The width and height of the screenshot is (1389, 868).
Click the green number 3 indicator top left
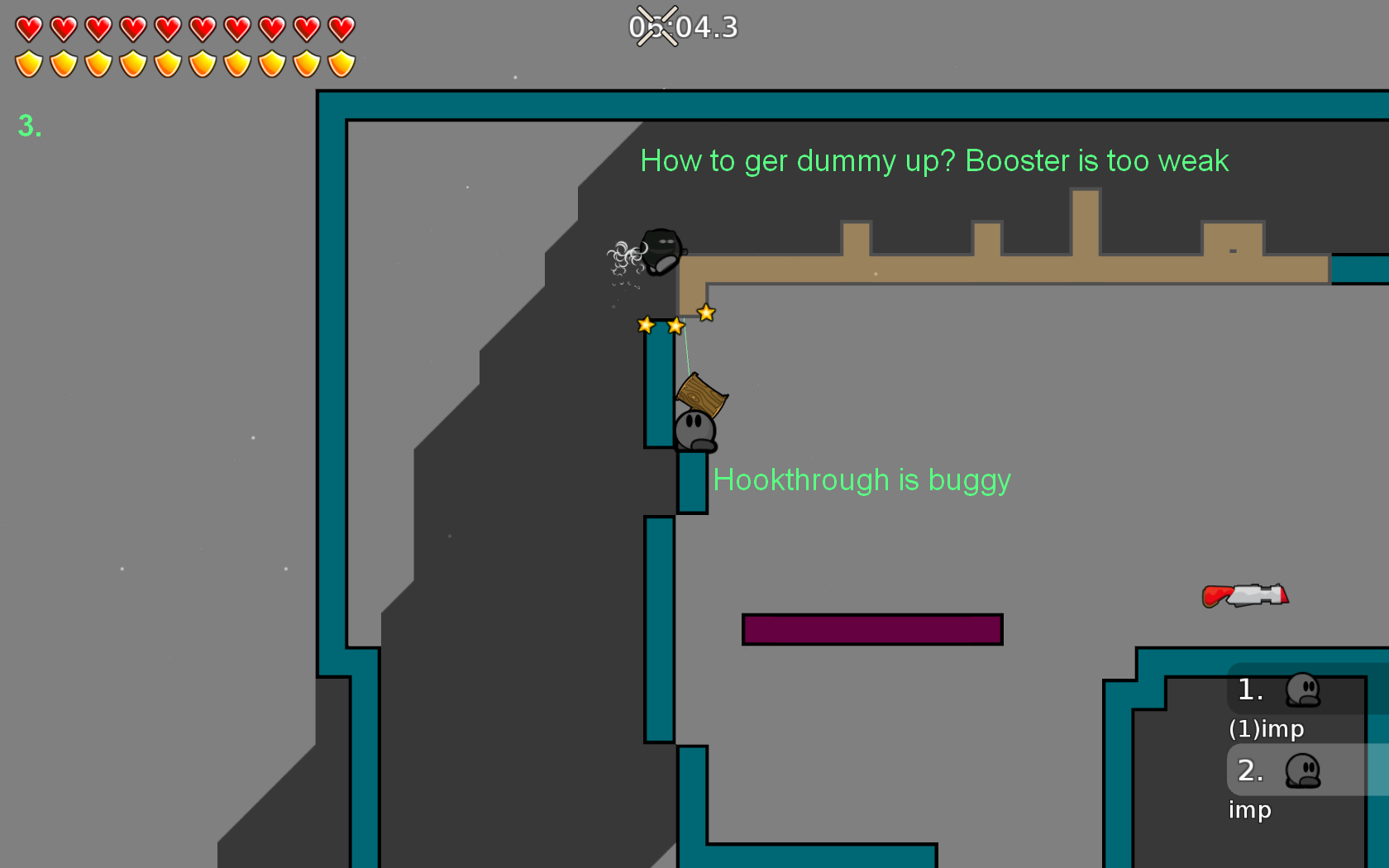click(29, 126)
